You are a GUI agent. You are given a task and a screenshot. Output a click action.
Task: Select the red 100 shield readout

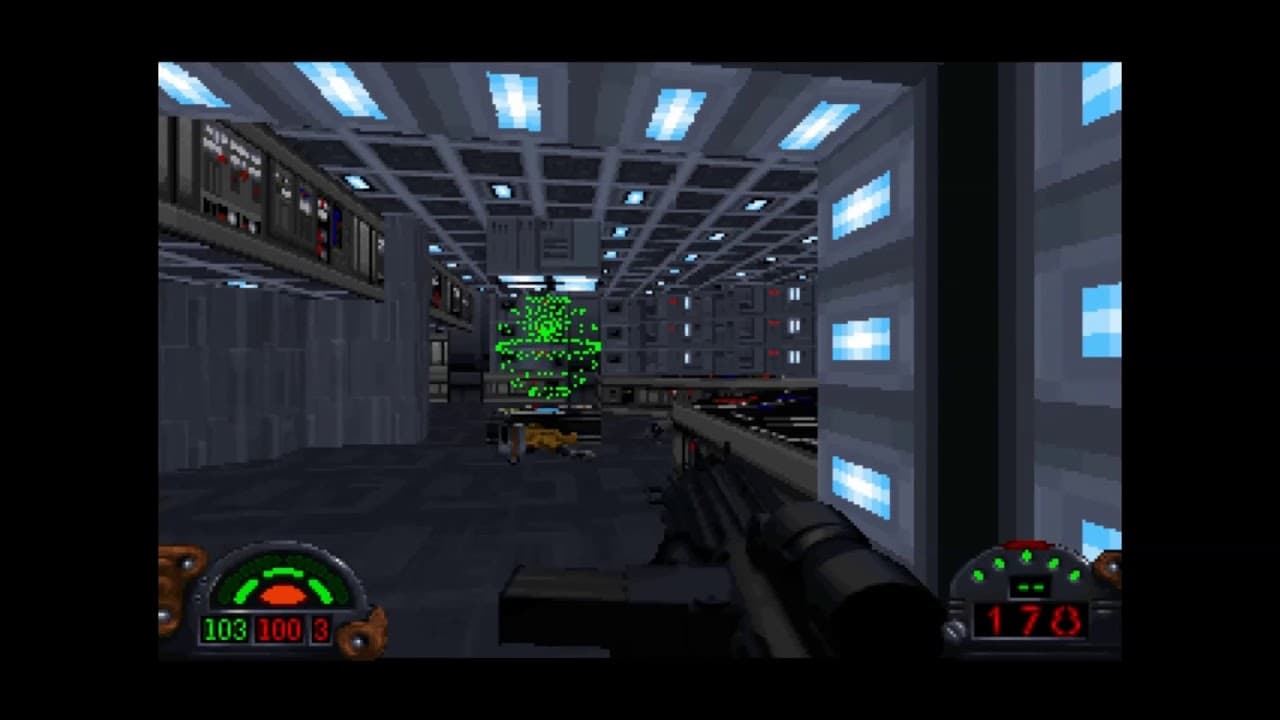pos(278,630)
